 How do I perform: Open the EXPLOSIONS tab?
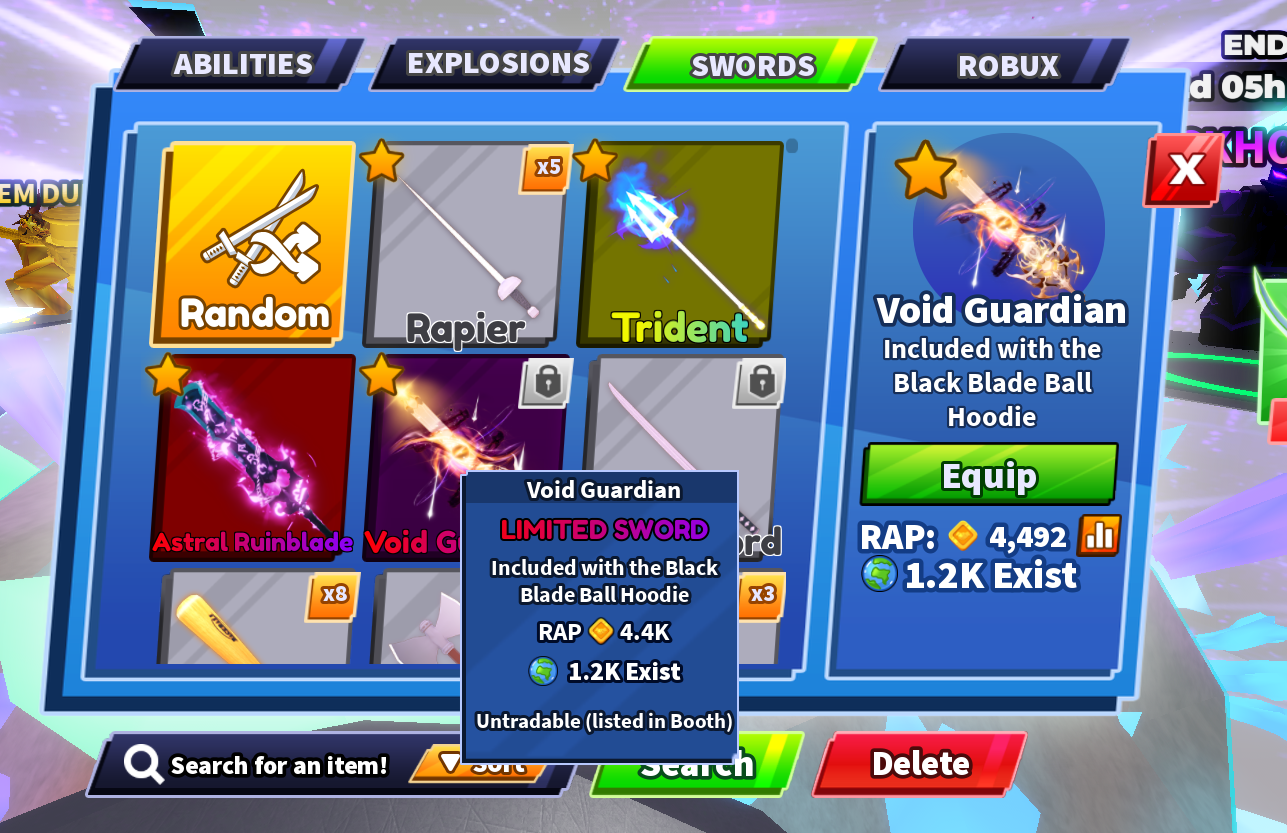497,63
